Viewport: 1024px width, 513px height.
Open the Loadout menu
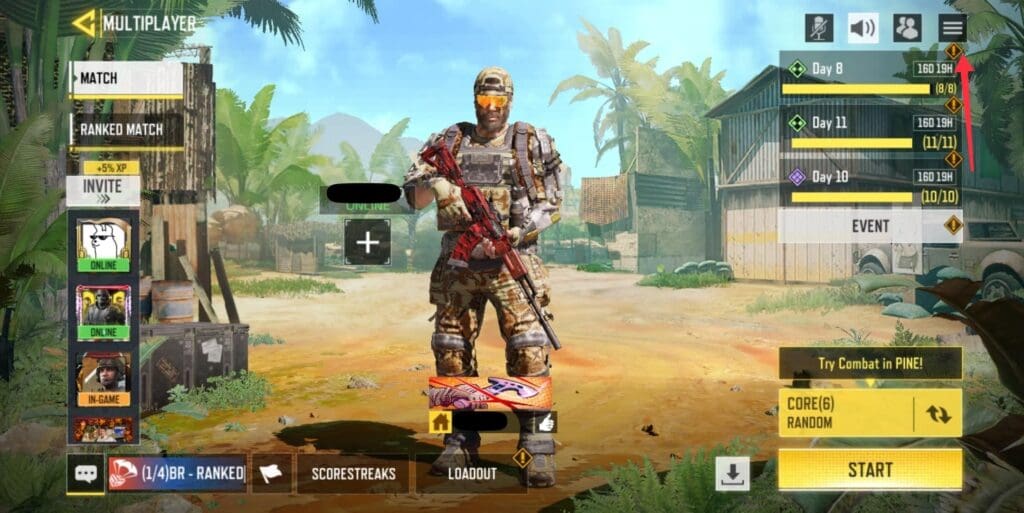[x=472, y=474]
